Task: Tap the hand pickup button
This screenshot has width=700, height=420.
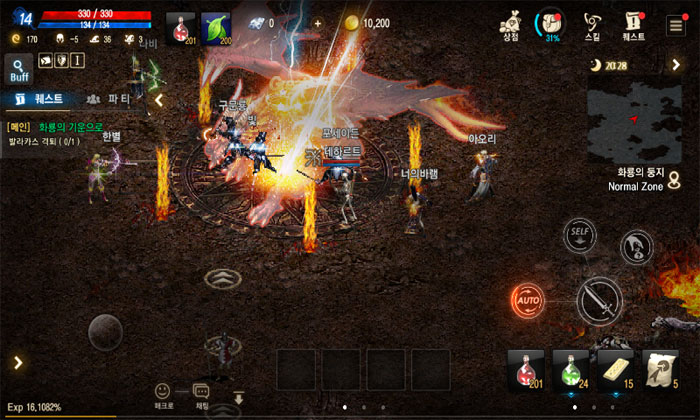Action: (x=636, y=246)
